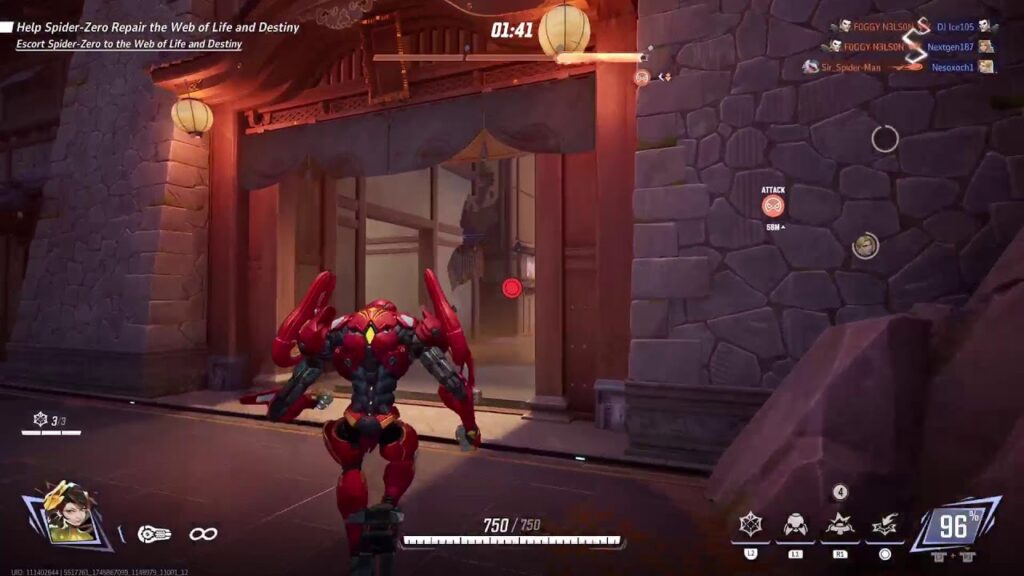Trigger the arrow-burst ability icon
Screen dimensions: 1024x576
884,524
